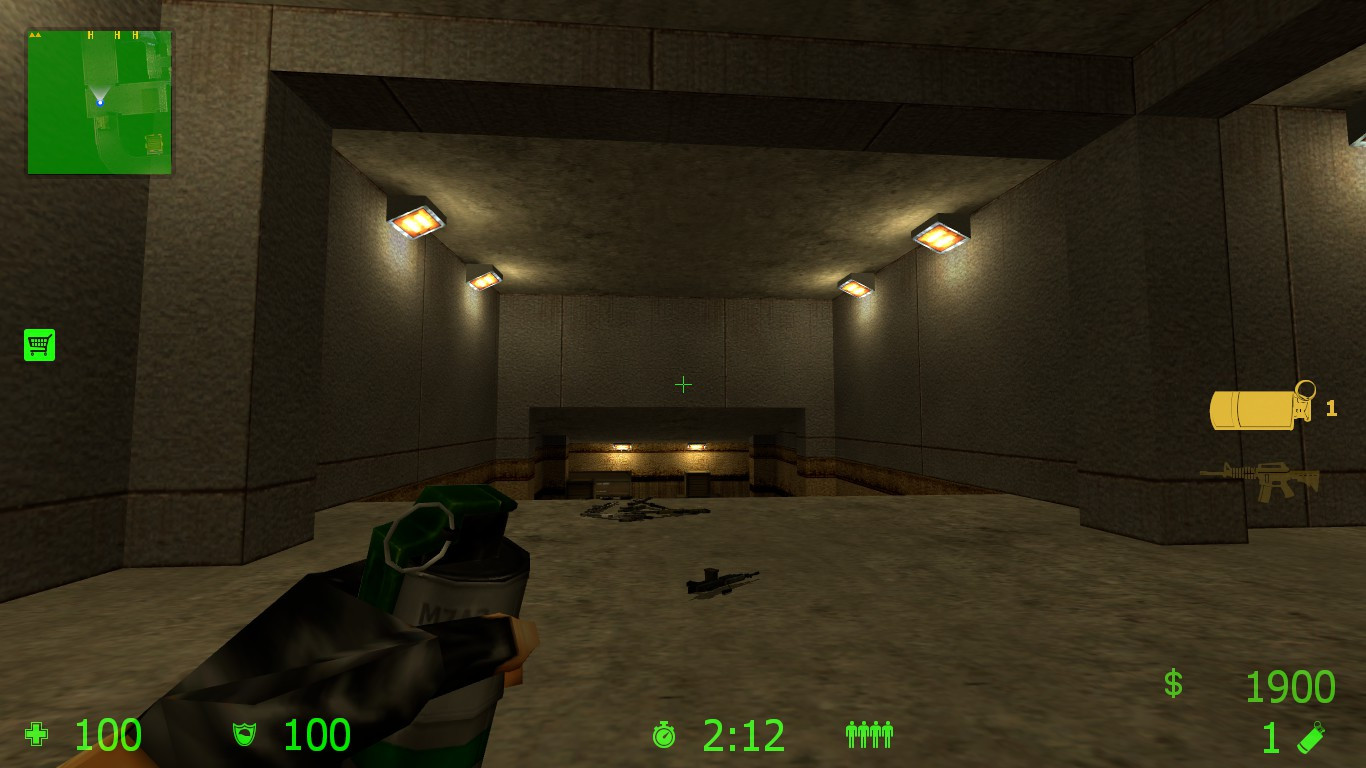Select the M4A1 rifle weapon slot icon
Image resolution: width=1366 pixels, height=768 pixels.
1262,478
